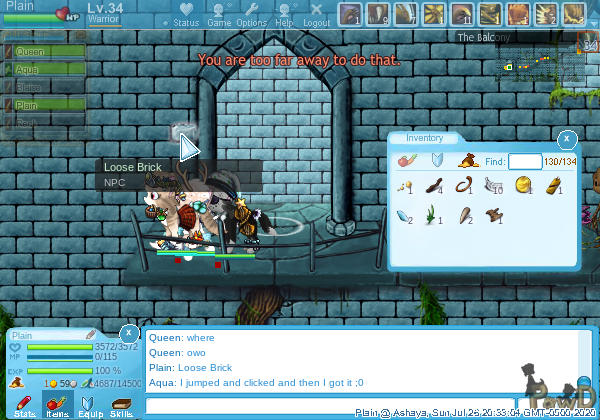Click the Logout button
This screenshot has width=600, height=420.
pyautogui.click(x=316, y=15)
